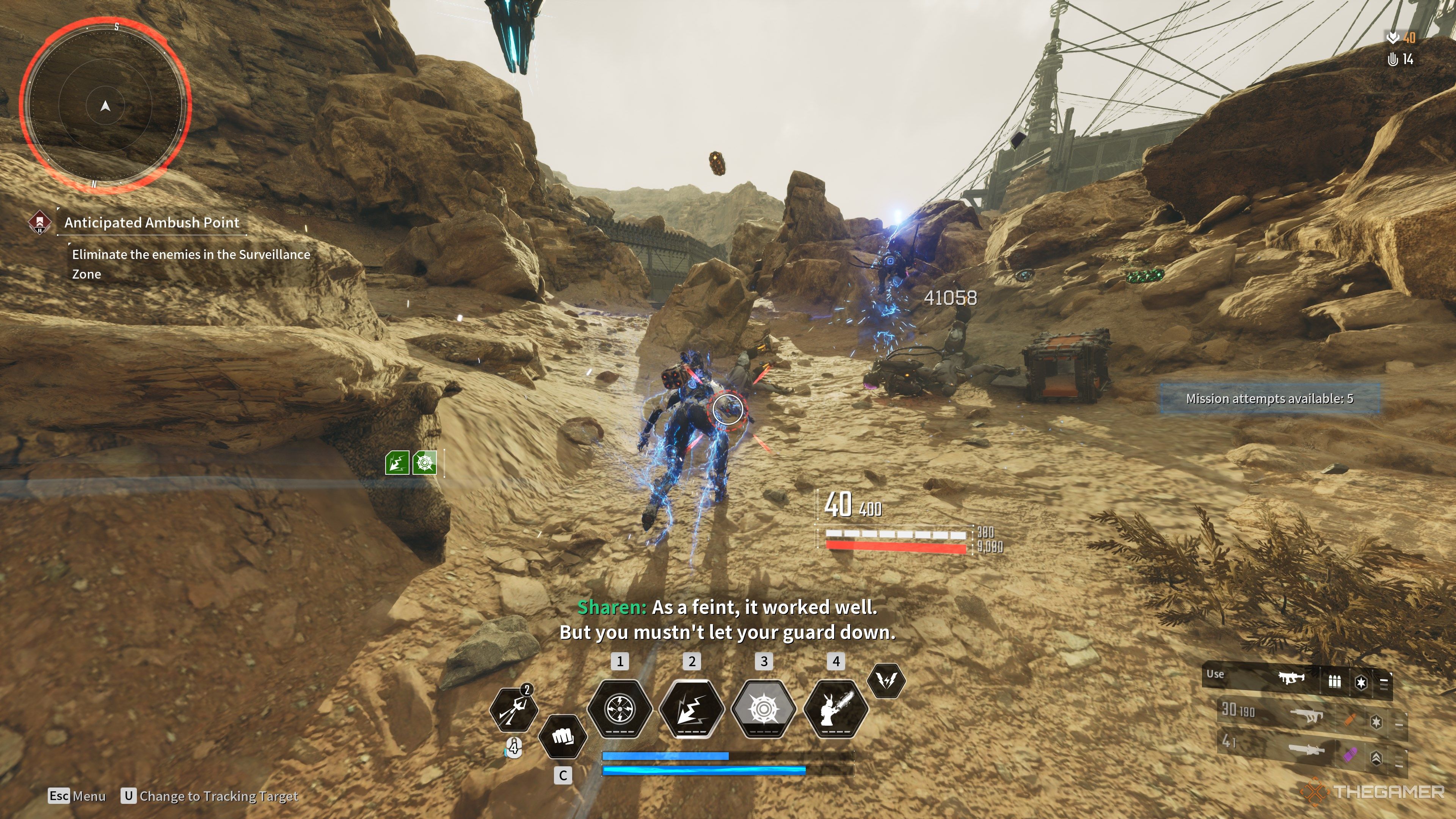Select the twin lightning passive skill icon
The image size is (1456, 819).
[x=886, y=681]
